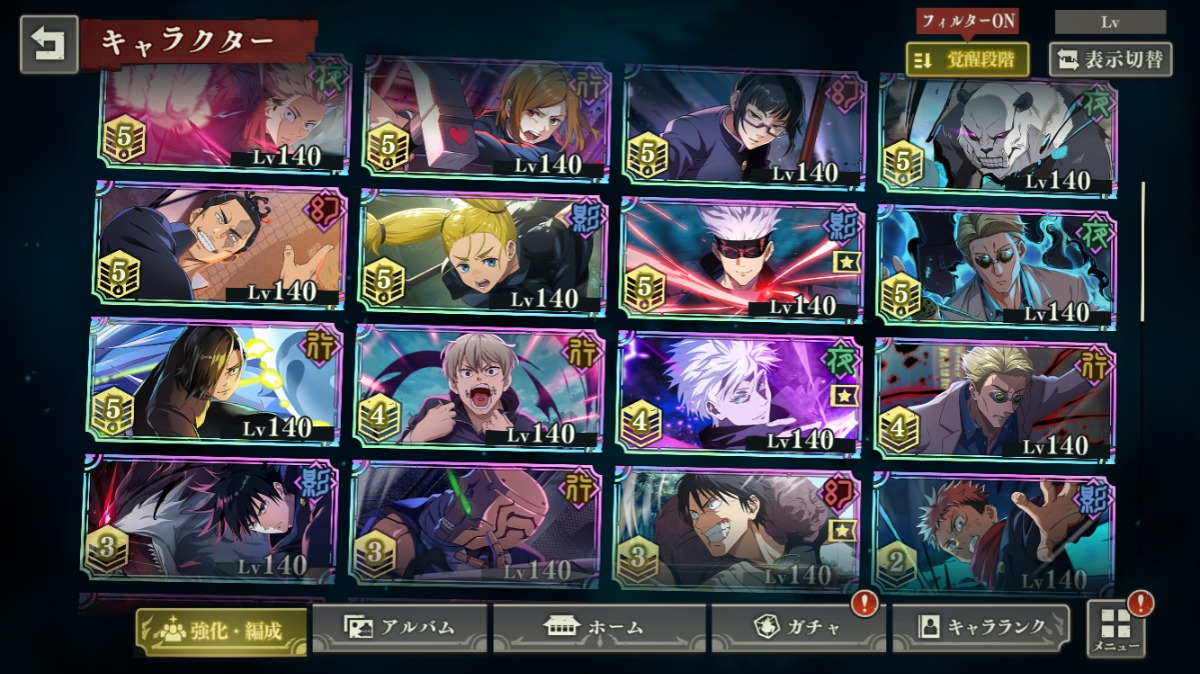1200x674 pixels.
Task: Go back using the return arrow button
Action: (x=48, y=45)
